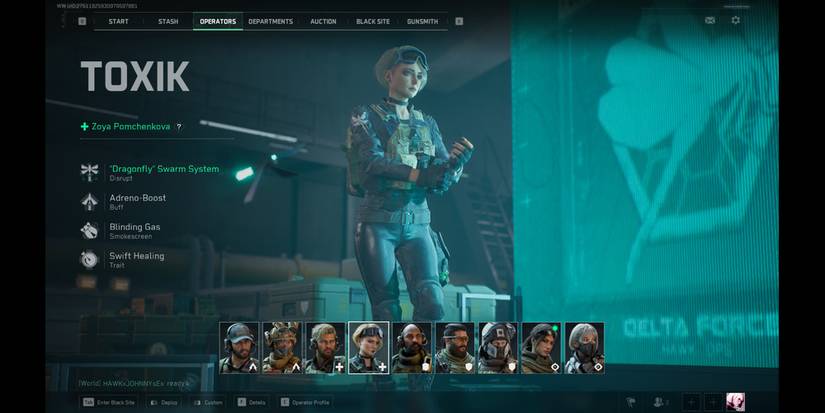
Task: Pick the operator in the white armored helmet
Action: (x=498, y=347)
